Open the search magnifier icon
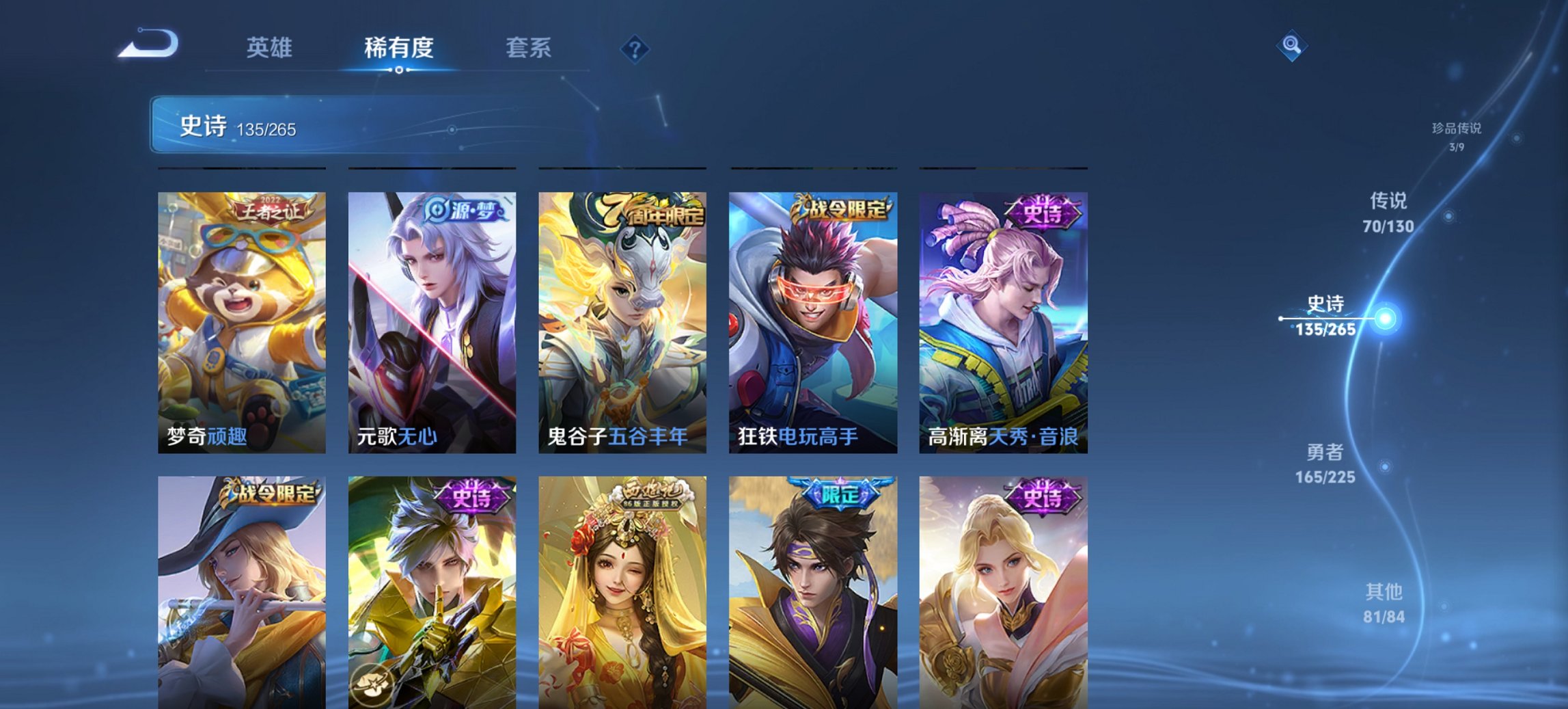Image resolution: width=1568 pixels, height=709 pixels. [x=1291, y=44]
